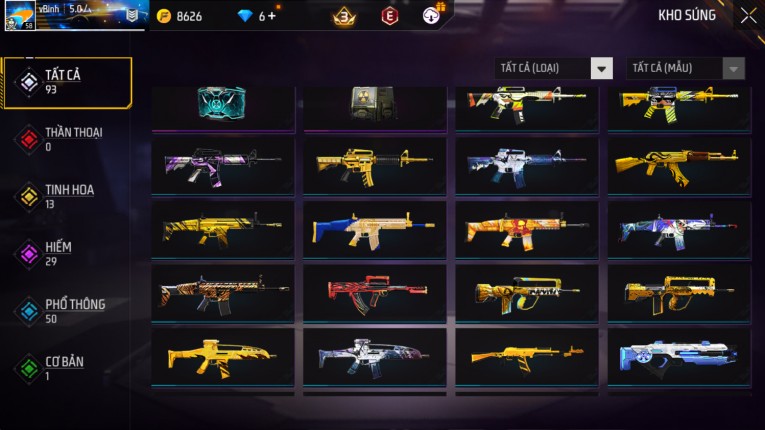The width and height of the screenshot is (765, 430).
Task: Switch to the Thần Thoại tab
Action: 67,138
